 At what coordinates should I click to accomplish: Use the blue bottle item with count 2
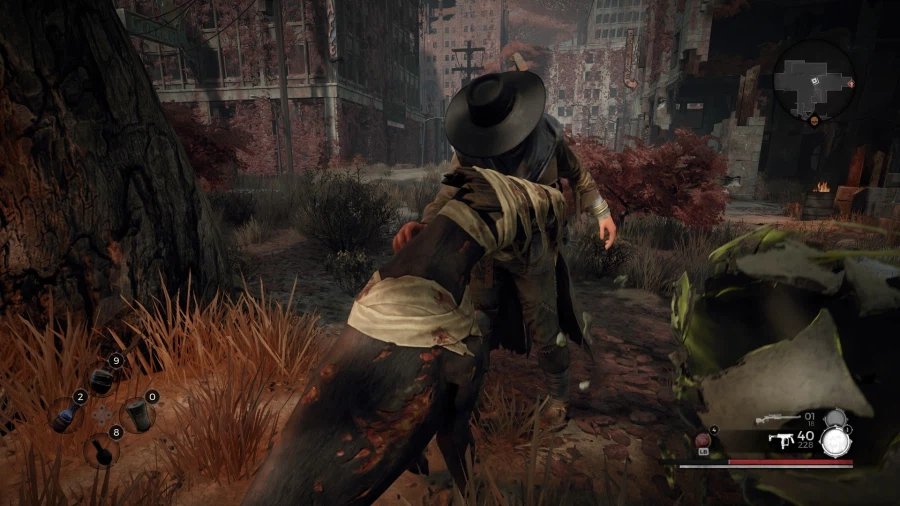(66, 414)
